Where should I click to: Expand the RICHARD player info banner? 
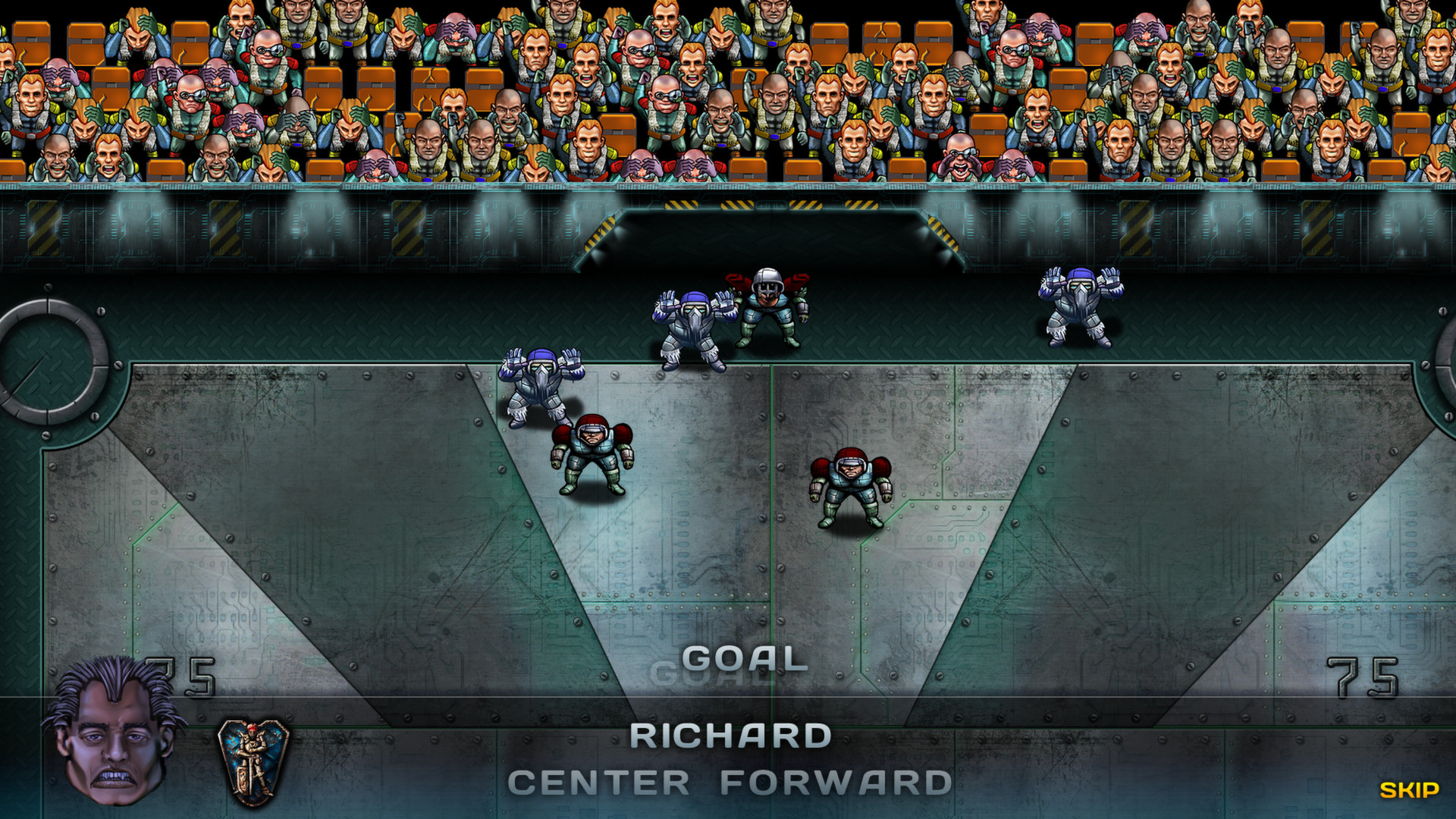pos(730,732)
